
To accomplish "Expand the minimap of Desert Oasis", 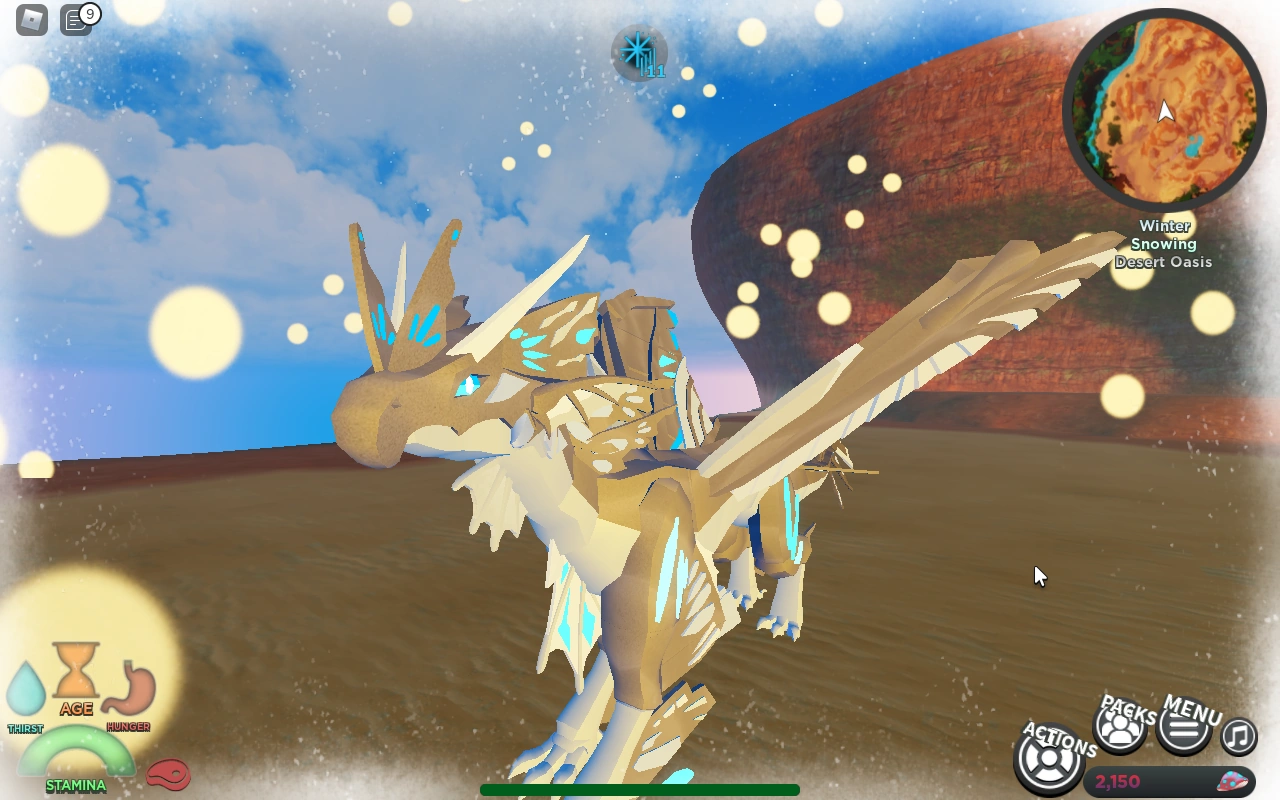I will tap(1165, 113).
